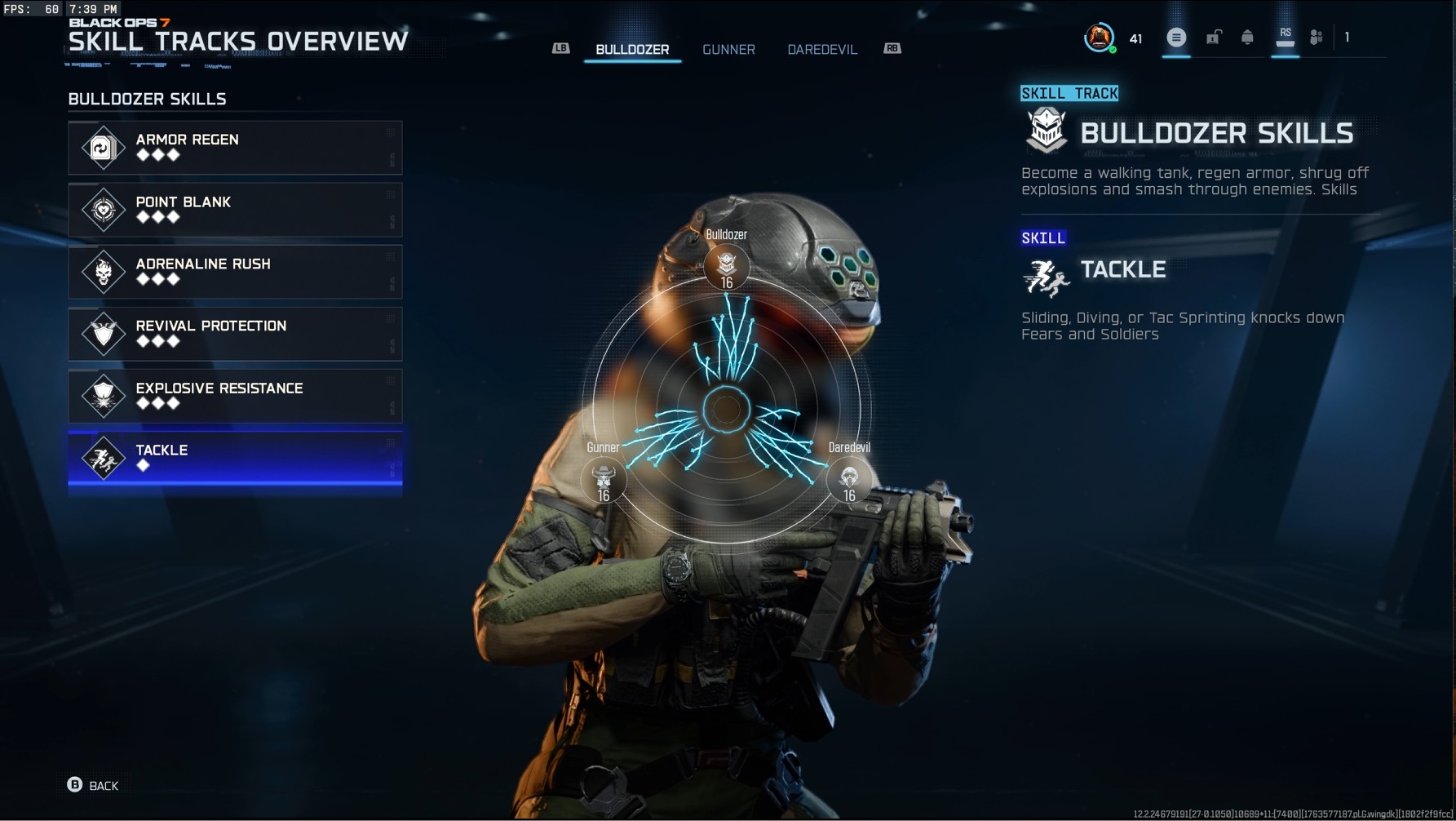Click the Revival Protection shield icon
The height and width of the screenshot is (821, 1456).
click(x=103, y=334)
